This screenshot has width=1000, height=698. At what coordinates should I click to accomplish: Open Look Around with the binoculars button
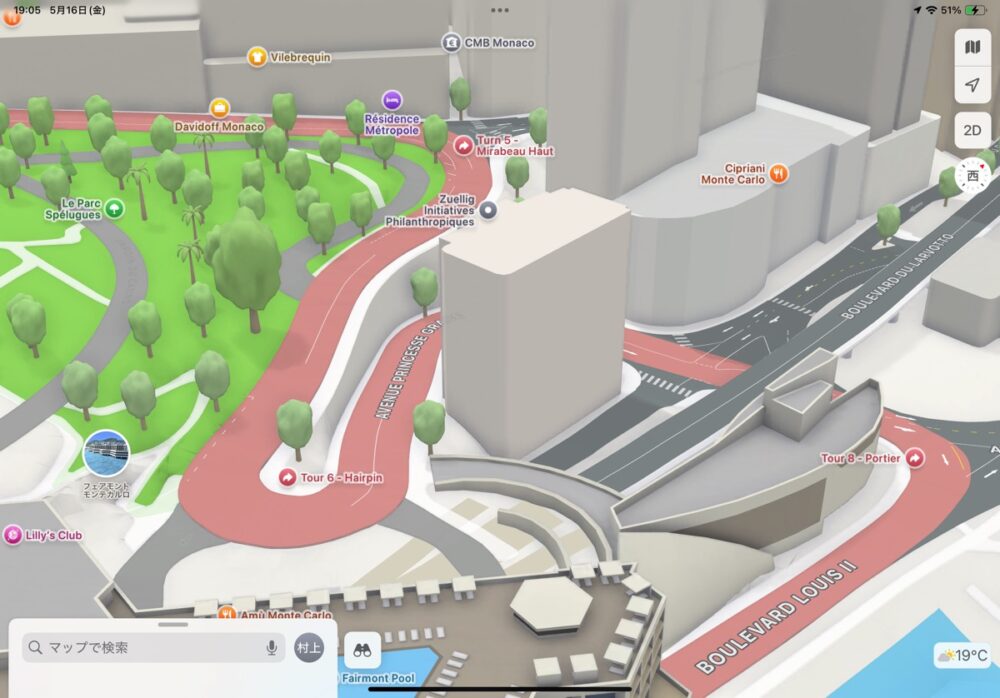(x=362, y=650)
